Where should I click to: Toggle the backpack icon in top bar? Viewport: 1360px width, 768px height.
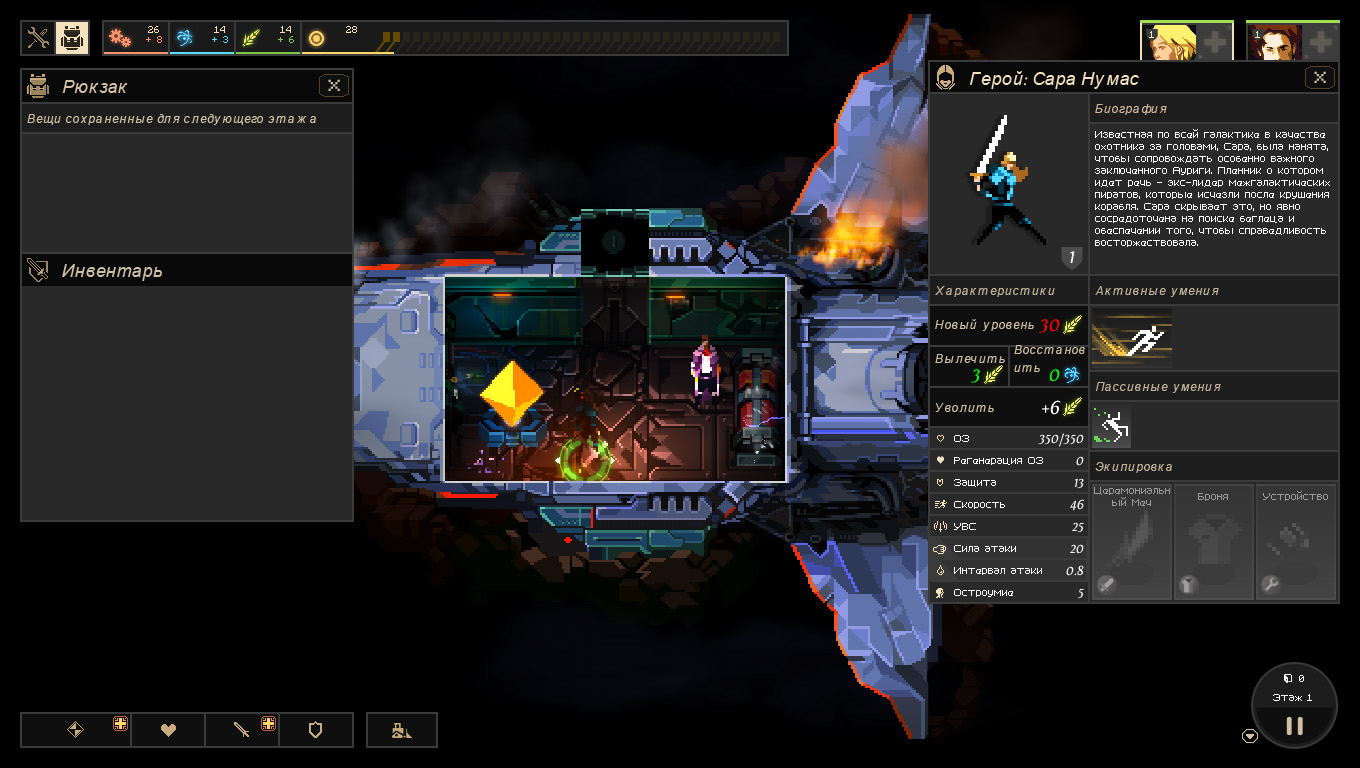71,38
